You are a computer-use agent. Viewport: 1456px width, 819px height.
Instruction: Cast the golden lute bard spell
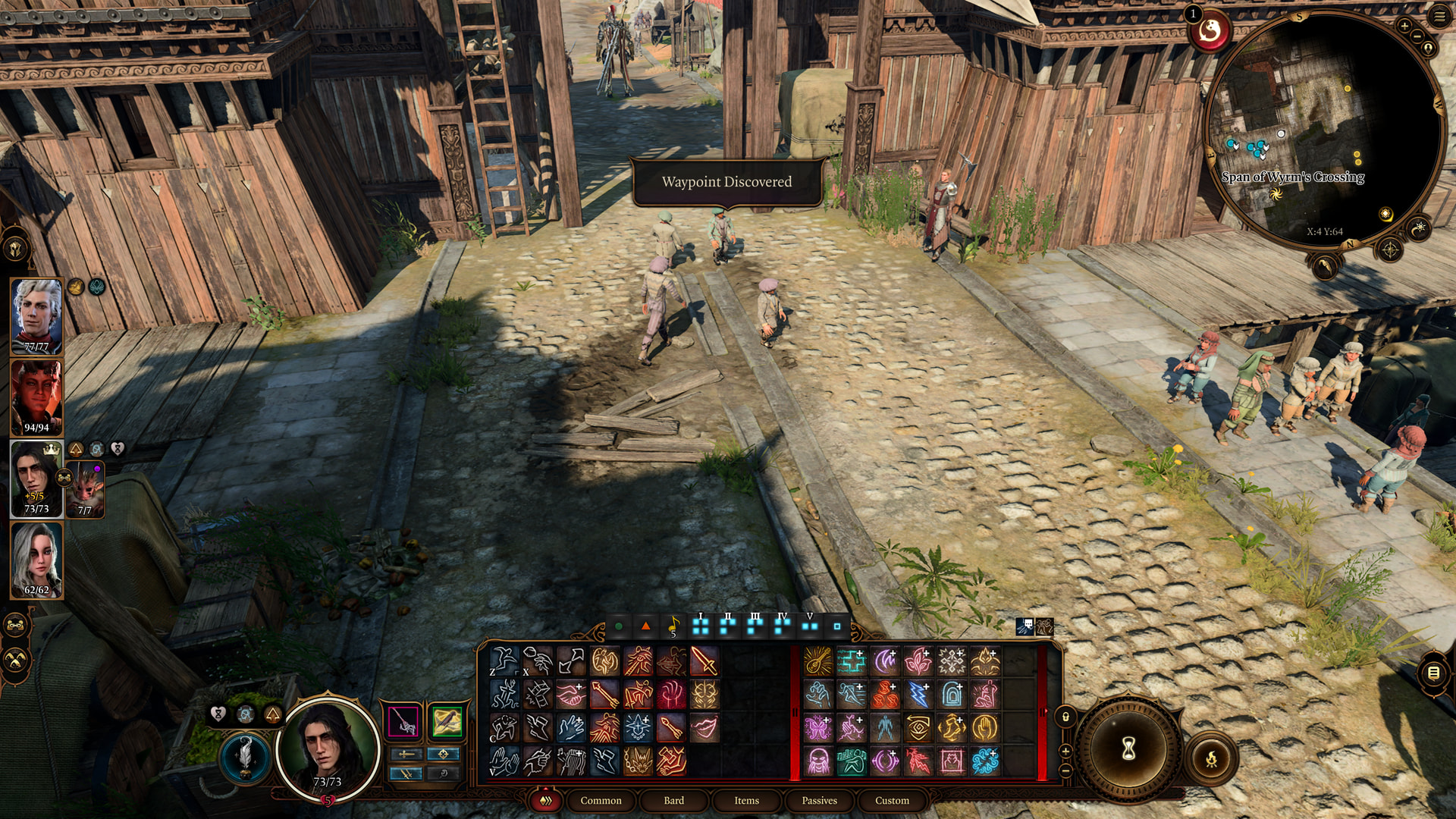(x=818, y=661)
